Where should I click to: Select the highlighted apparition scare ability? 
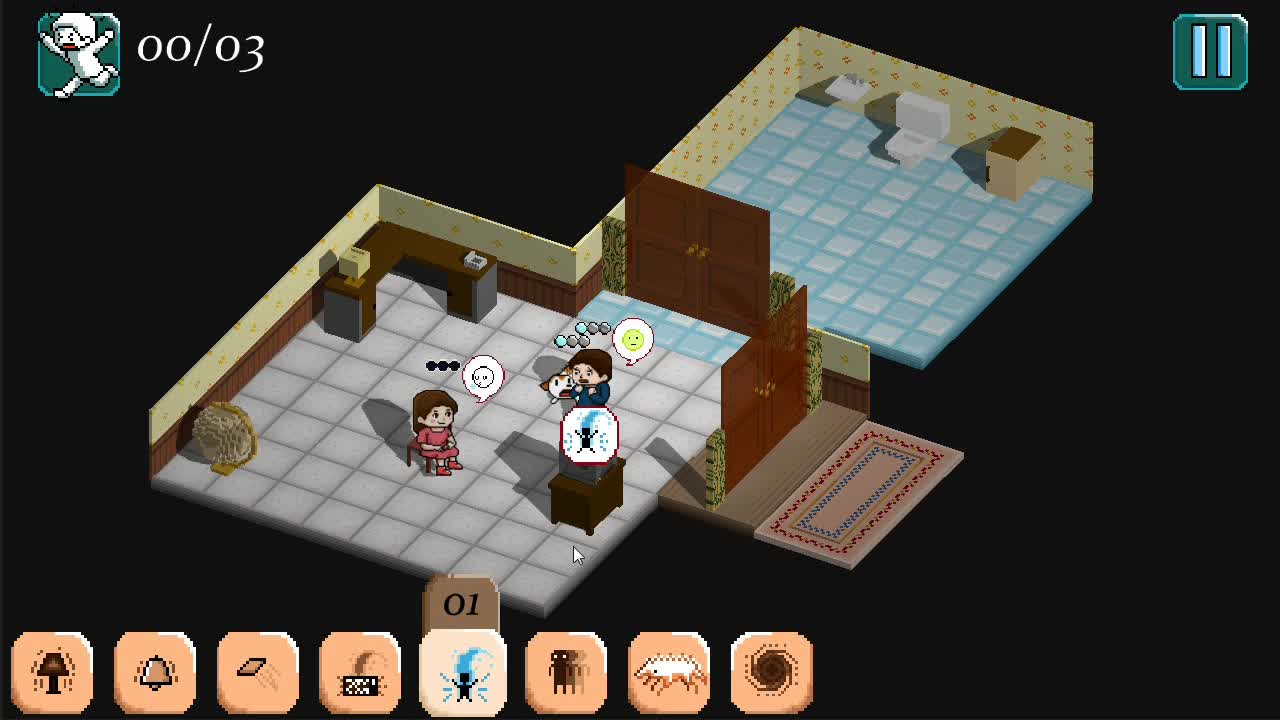(464, 670)
